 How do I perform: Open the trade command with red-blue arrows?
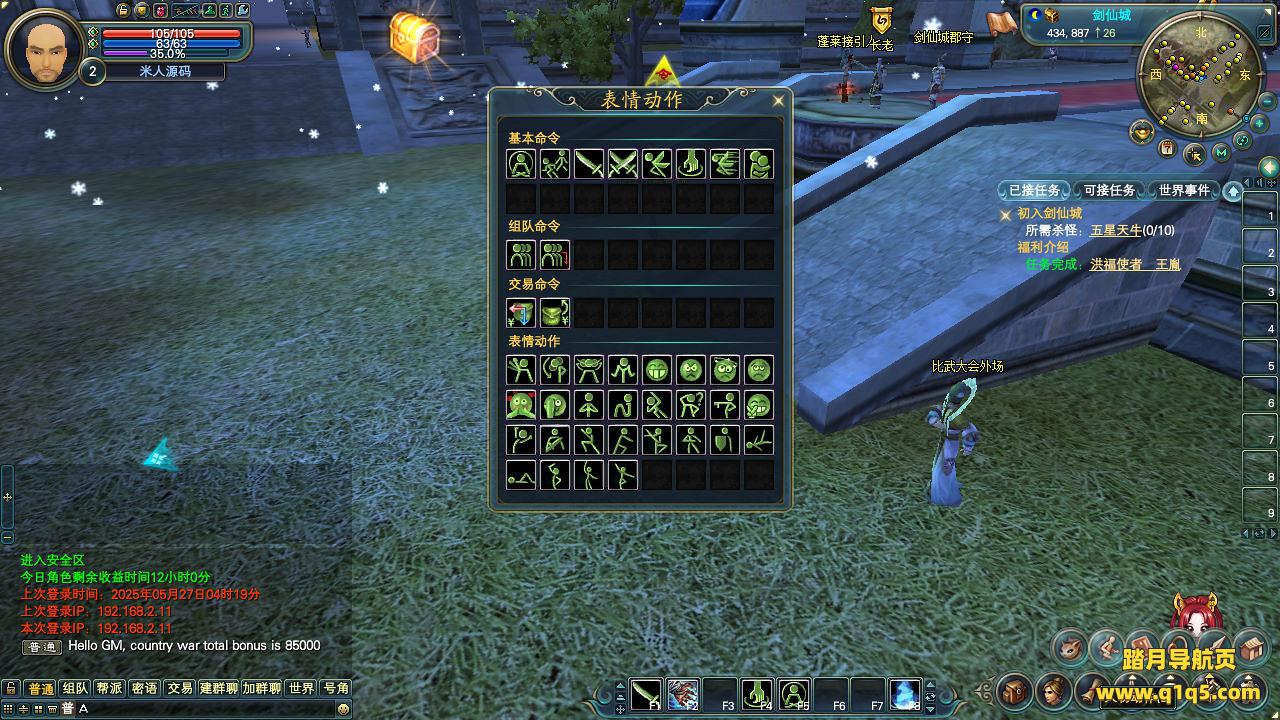pos(521,313)
